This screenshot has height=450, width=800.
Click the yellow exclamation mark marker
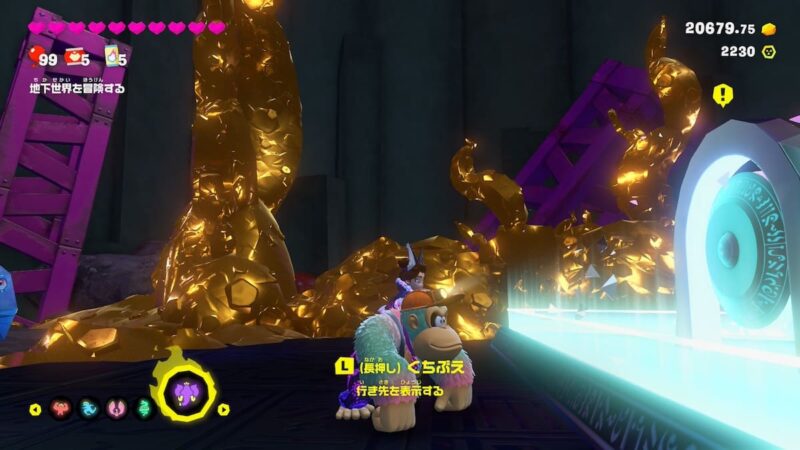click(x=722, y=94)
